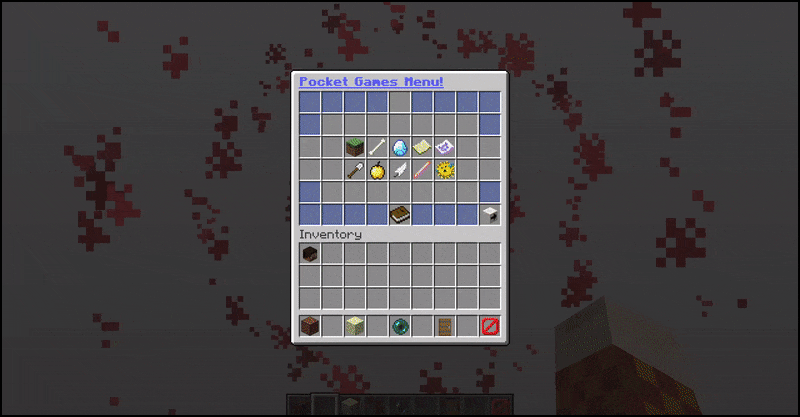Choose the dark red block hotbar slot

(x=310, y=326)
